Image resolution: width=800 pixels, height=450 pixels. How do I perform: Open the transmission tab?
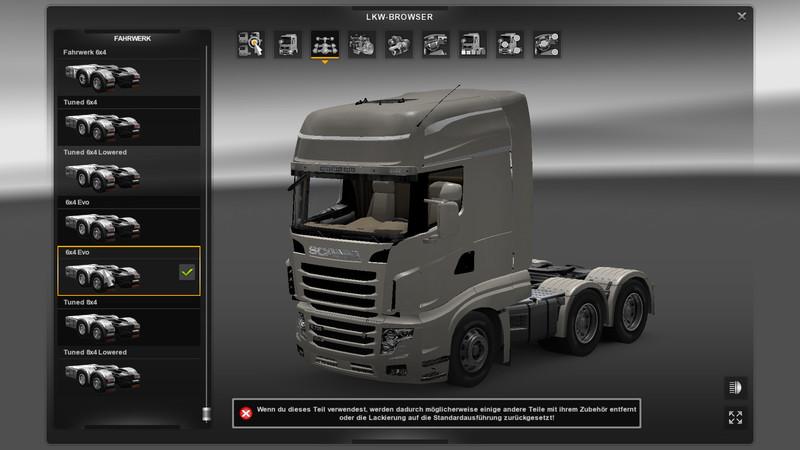[398, 44]
